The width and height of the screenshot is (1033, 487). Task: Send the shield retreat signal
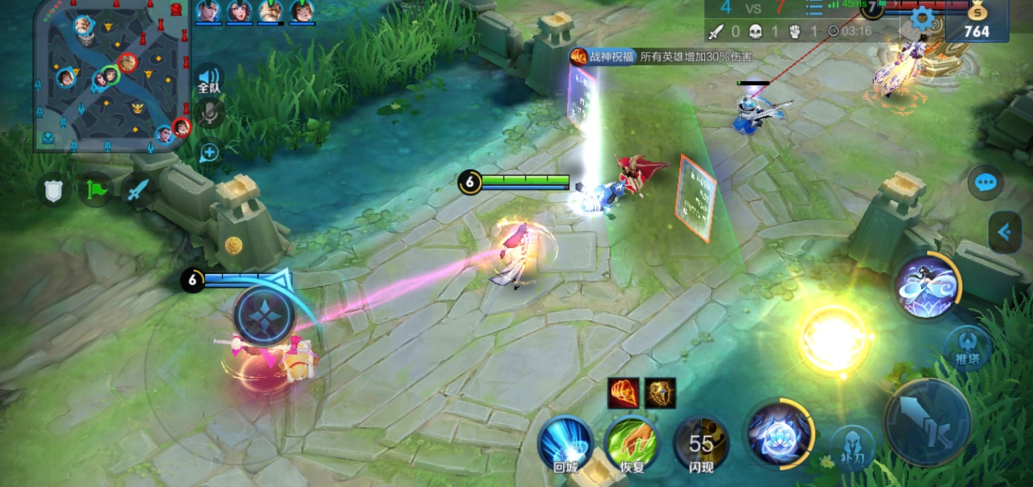click(x=54, y=190)
